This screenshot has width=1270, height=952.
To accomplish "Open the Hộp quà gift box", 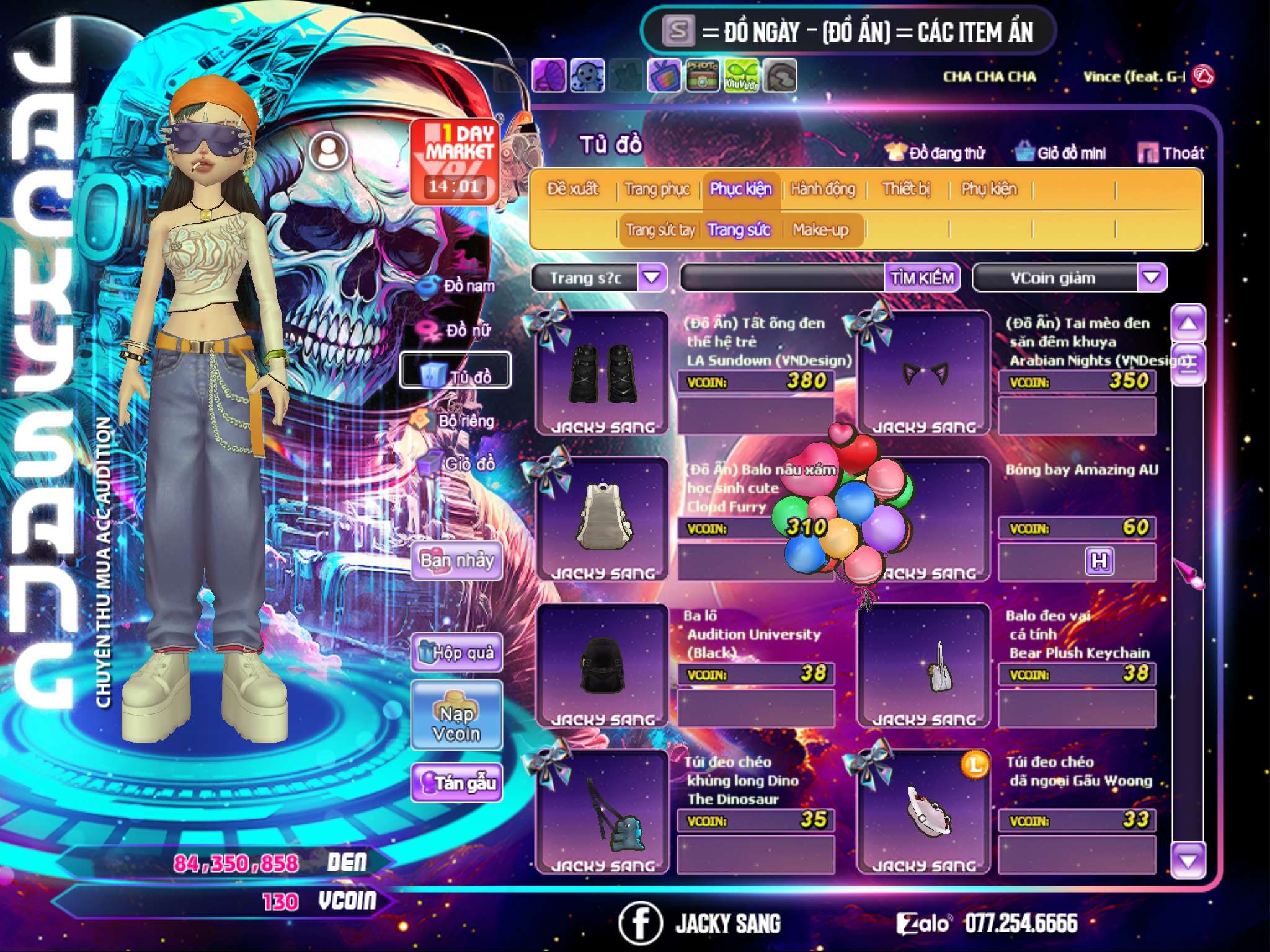I will (456, 653).
